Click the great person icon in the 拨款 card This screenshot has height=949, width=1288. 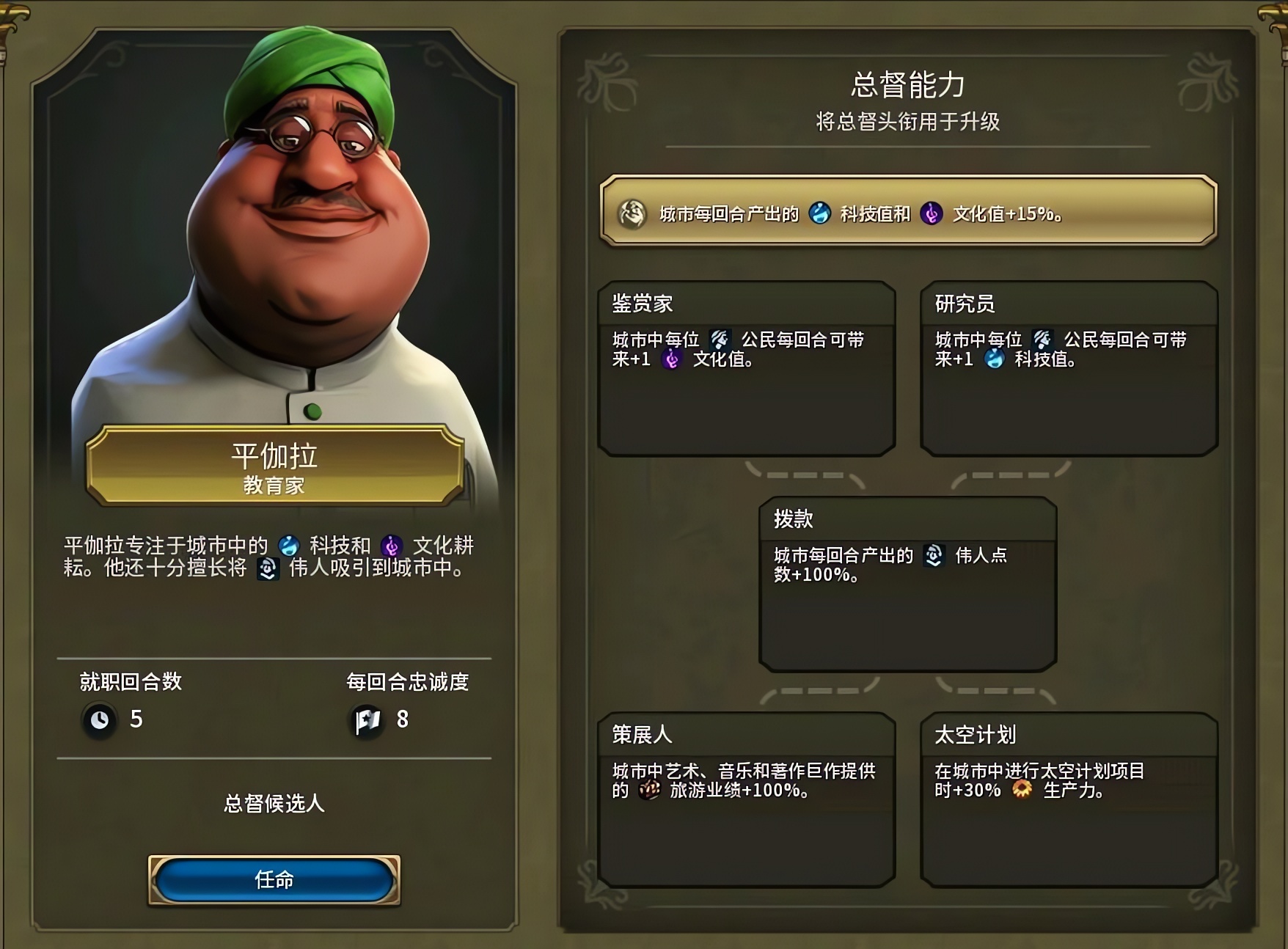tap(934, 557)
